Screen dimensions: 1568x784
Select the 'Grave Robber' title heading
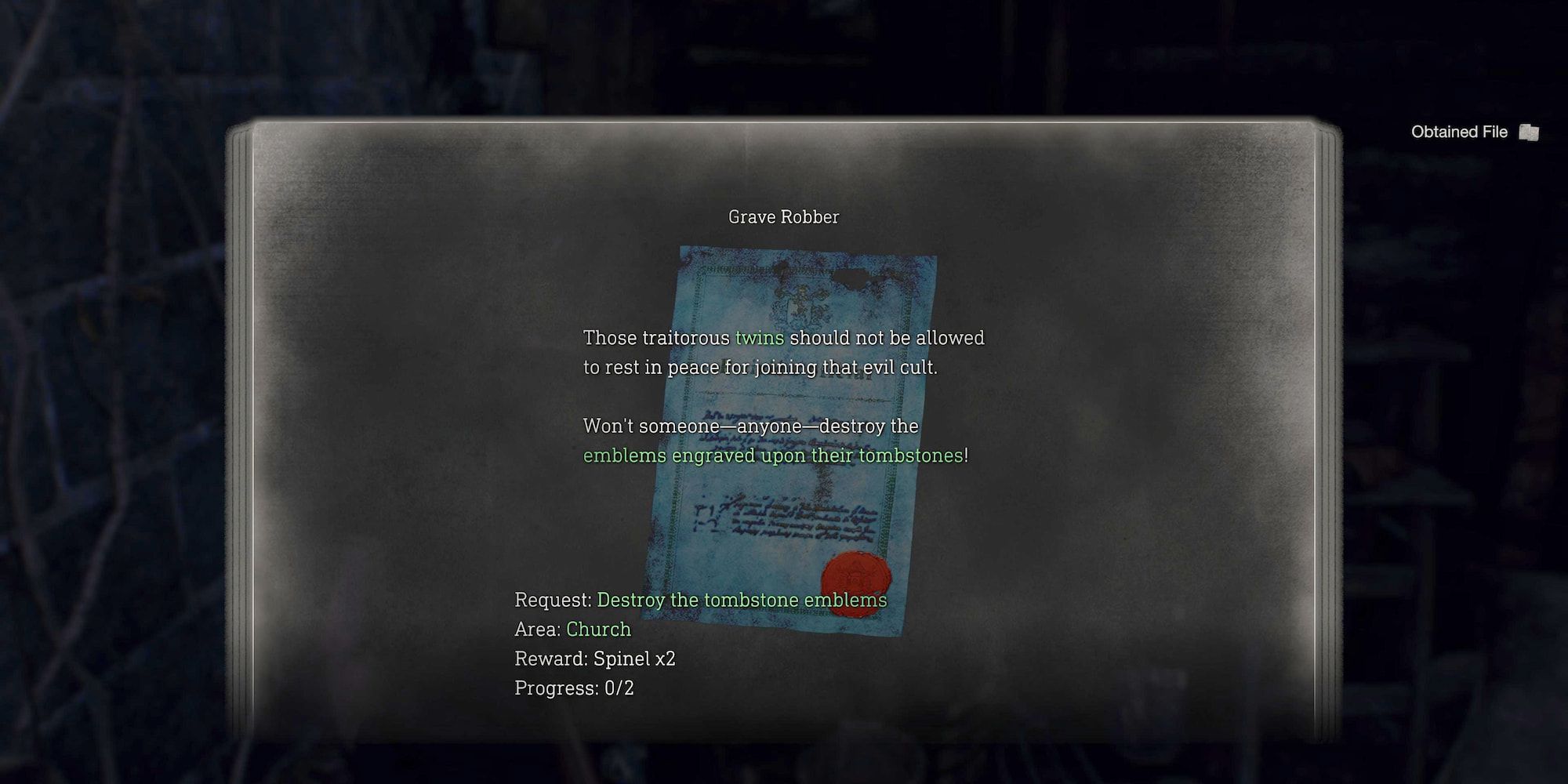coord(783,216)
